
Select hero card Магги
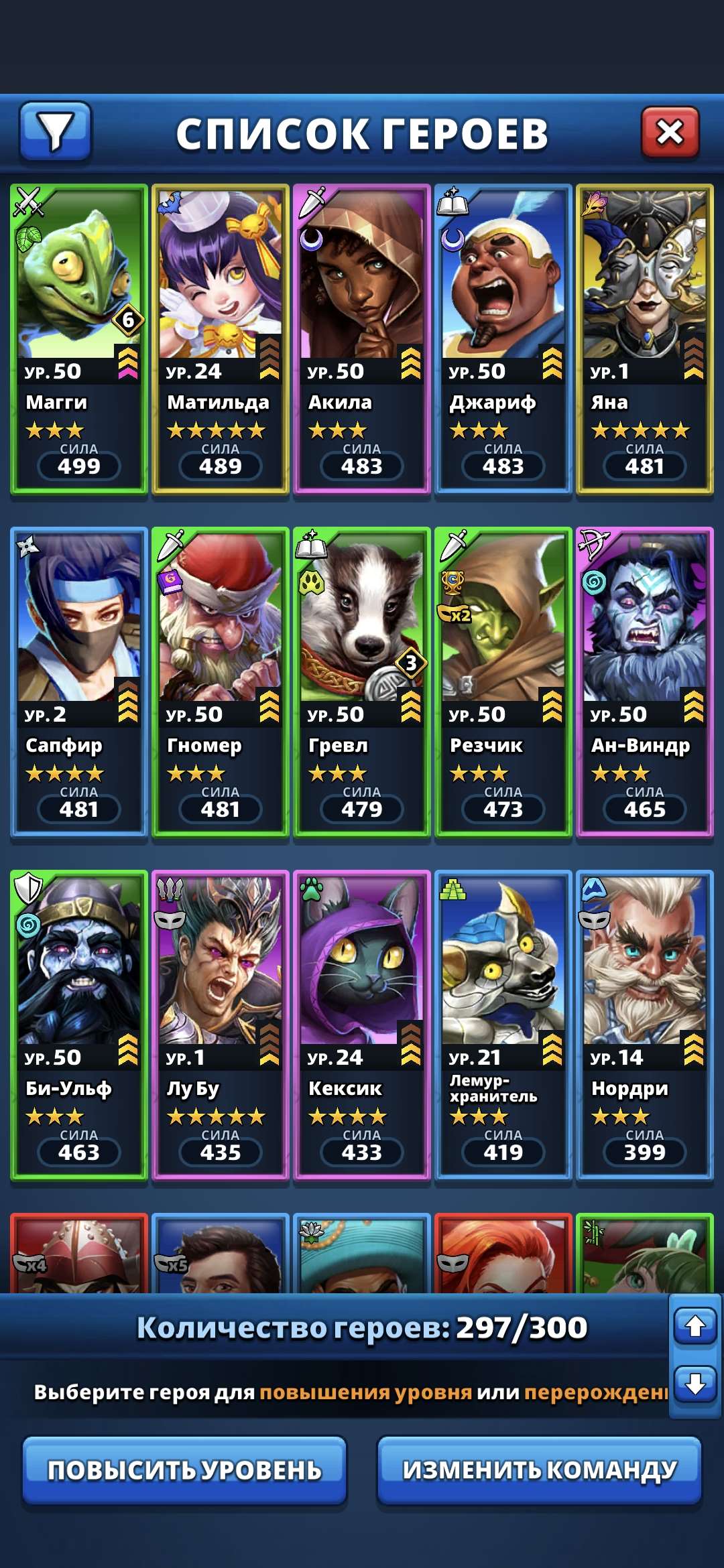pyautogui.click(x=79, y=339)
